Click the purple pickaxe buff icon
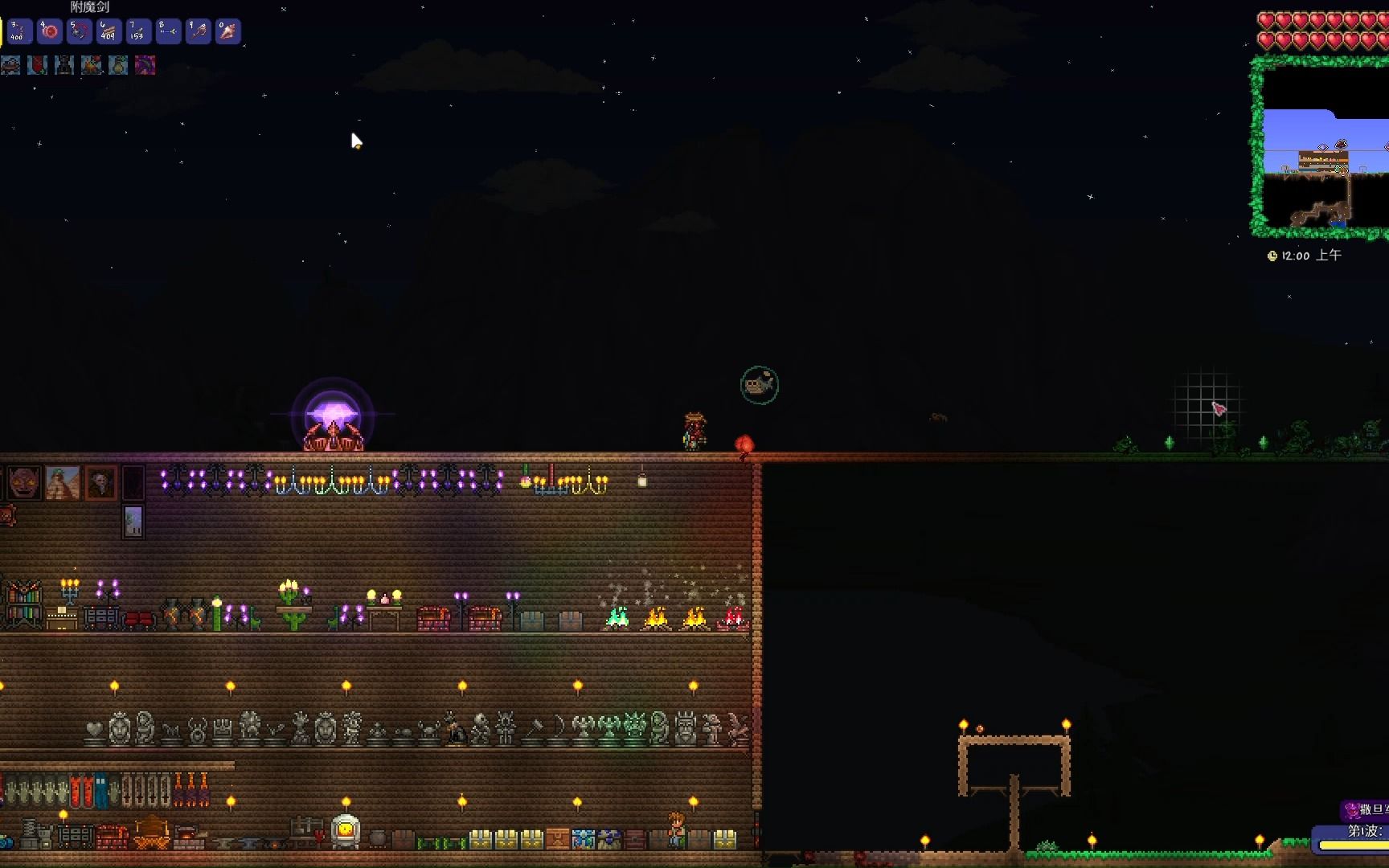 [x=145, y=65]
